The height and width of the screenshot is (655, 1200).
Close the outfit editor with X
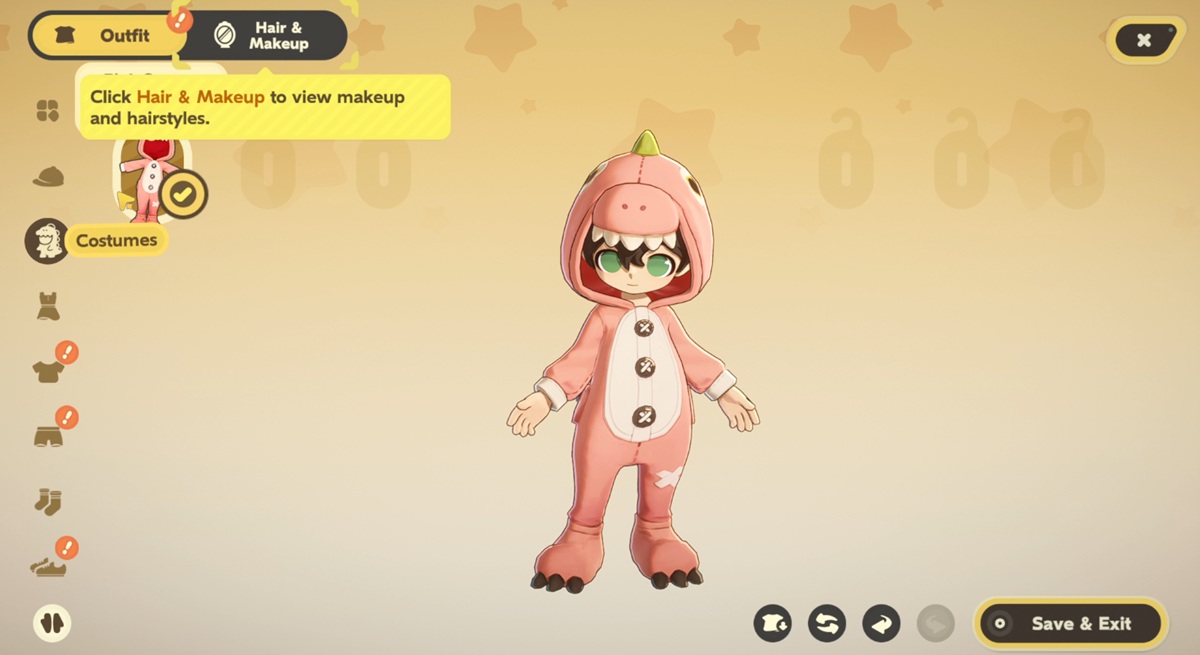(x=1144, y=40)
